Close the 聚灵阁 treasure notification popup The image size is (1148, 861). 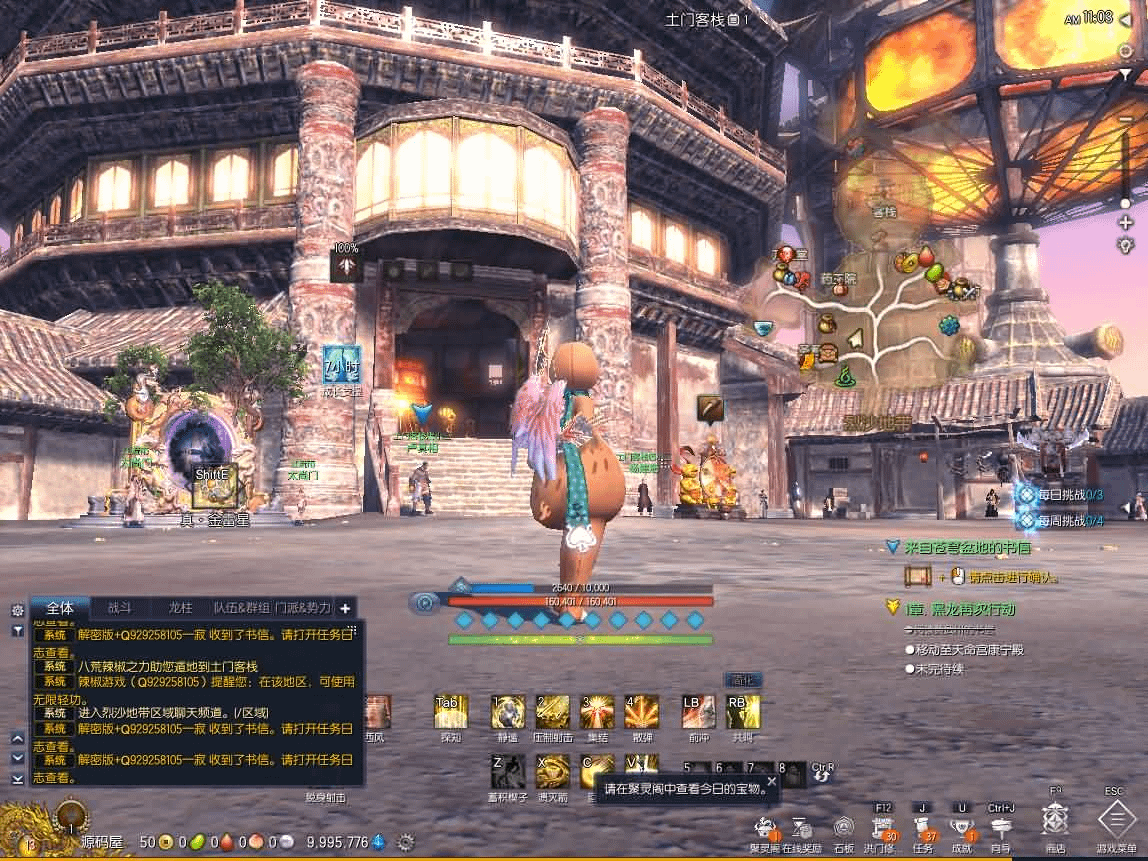coord(771,781)
